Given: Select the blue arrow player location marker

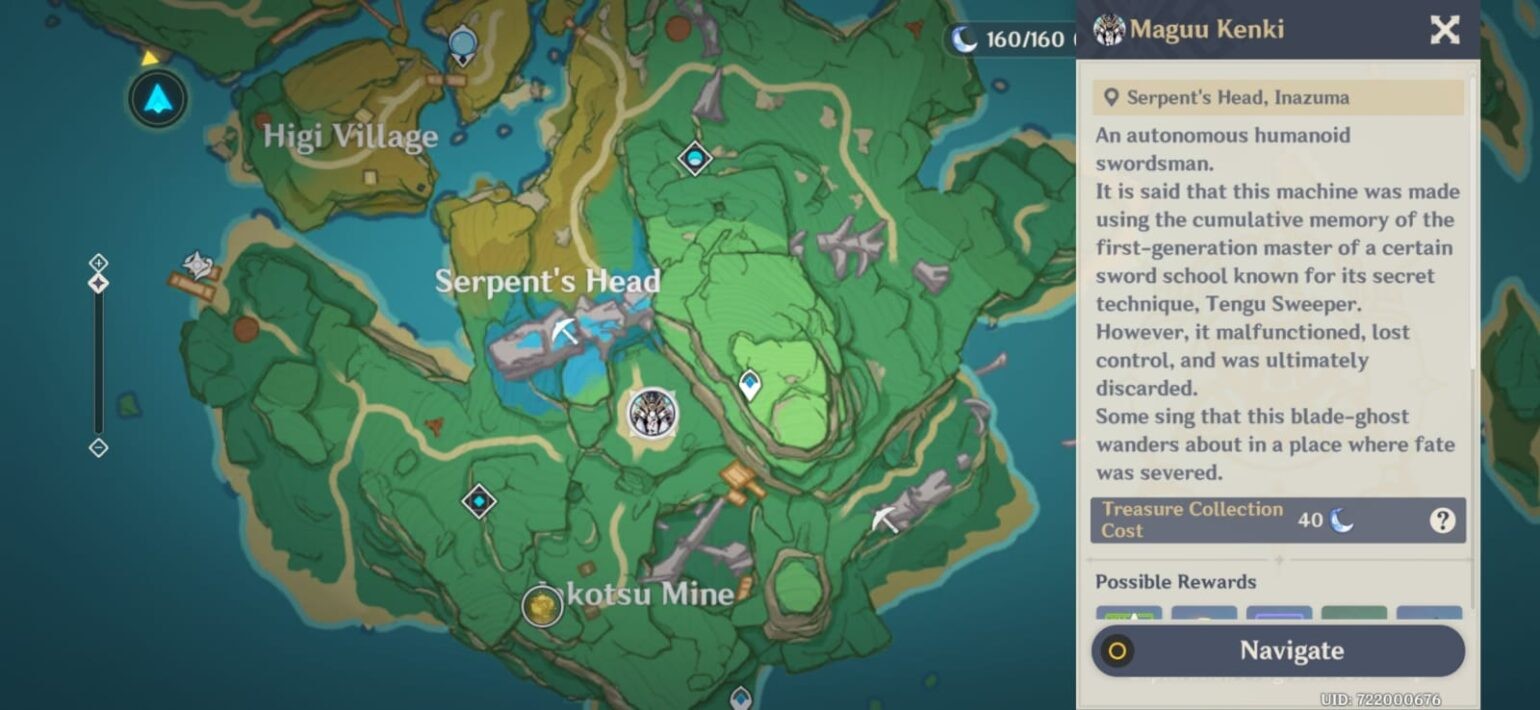Looking at the screenshot, I should click(x=158, y=98).
